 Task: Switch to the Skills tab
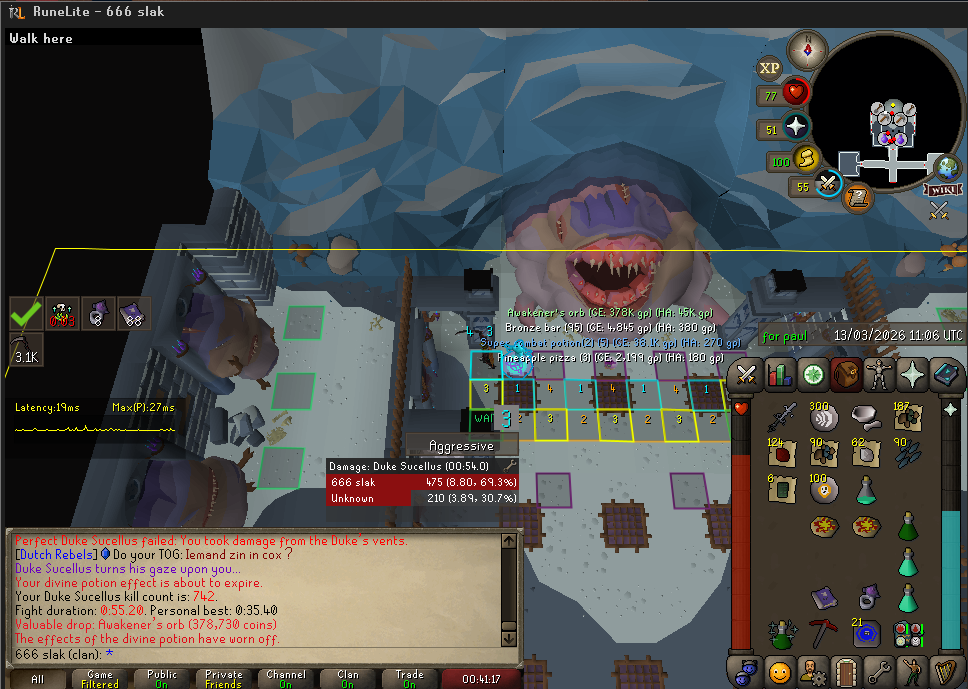pyautogui.click(x=778, y=375)
